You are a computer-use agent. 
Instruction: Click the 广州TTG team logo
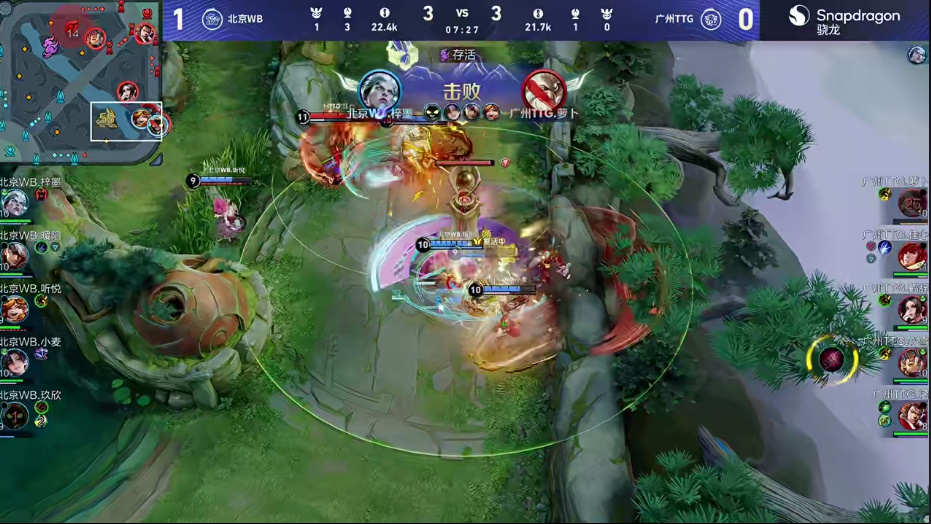711,19
